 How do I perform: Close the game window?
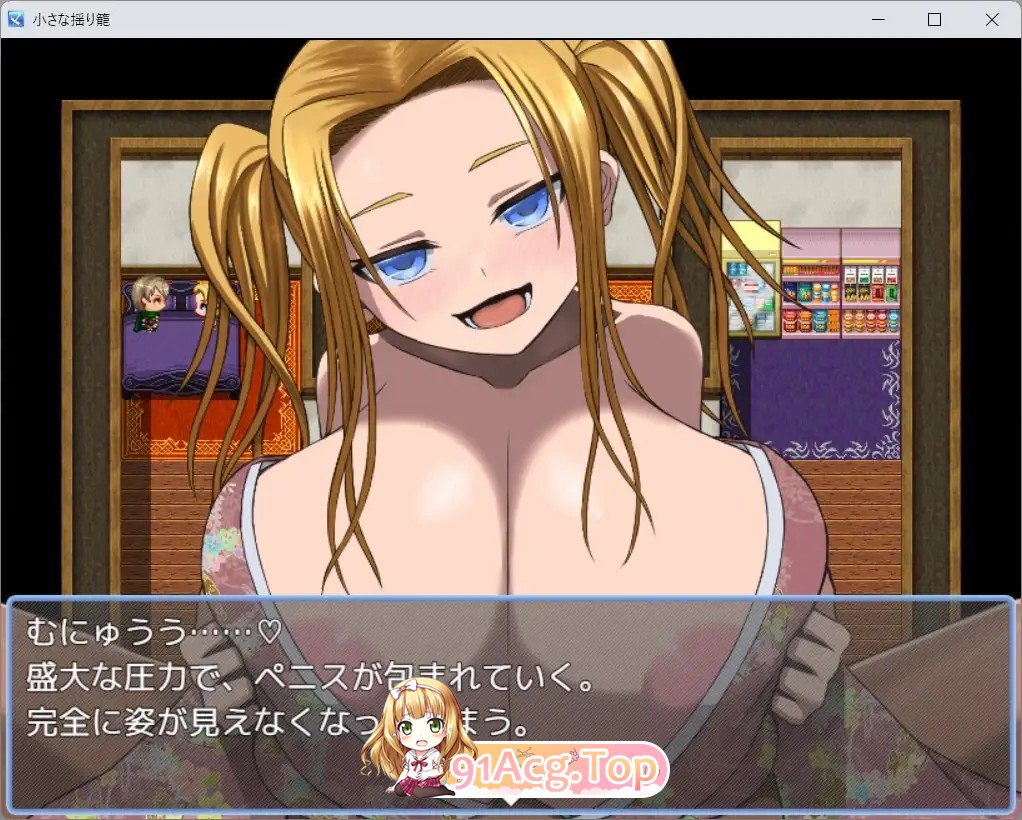coord(991,19)
